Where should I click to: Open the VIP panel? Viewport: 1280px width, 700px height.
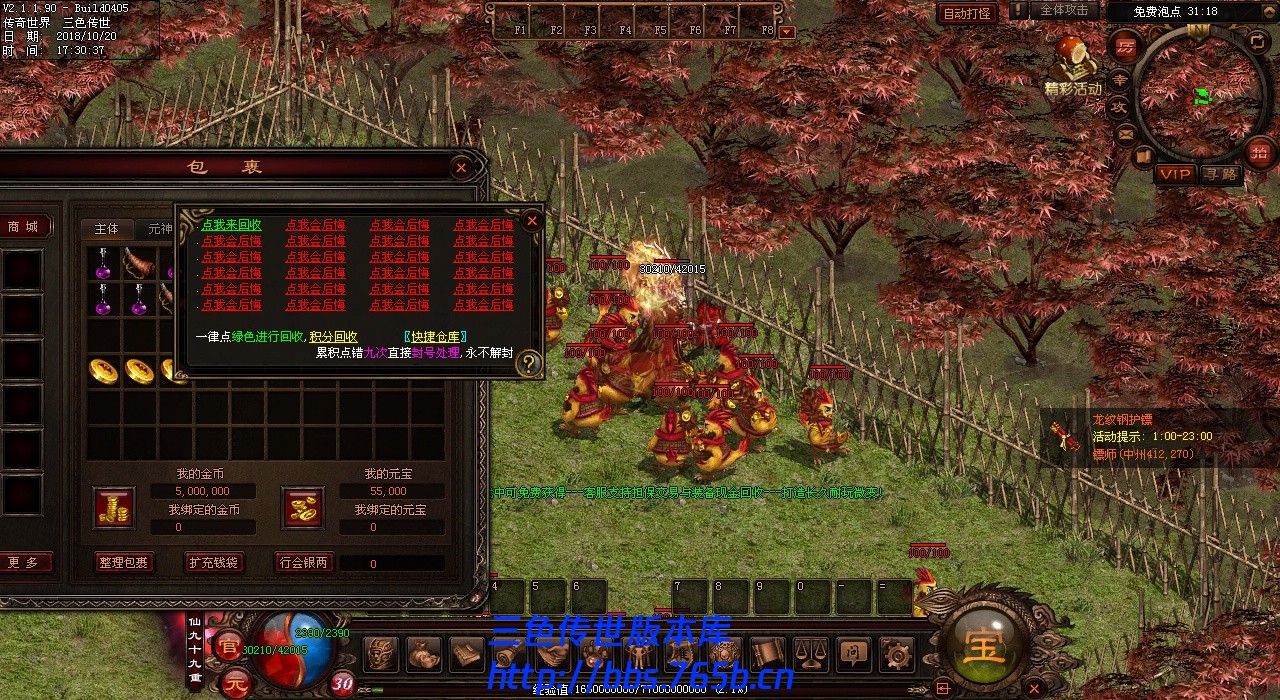(x=1175, y=174)
